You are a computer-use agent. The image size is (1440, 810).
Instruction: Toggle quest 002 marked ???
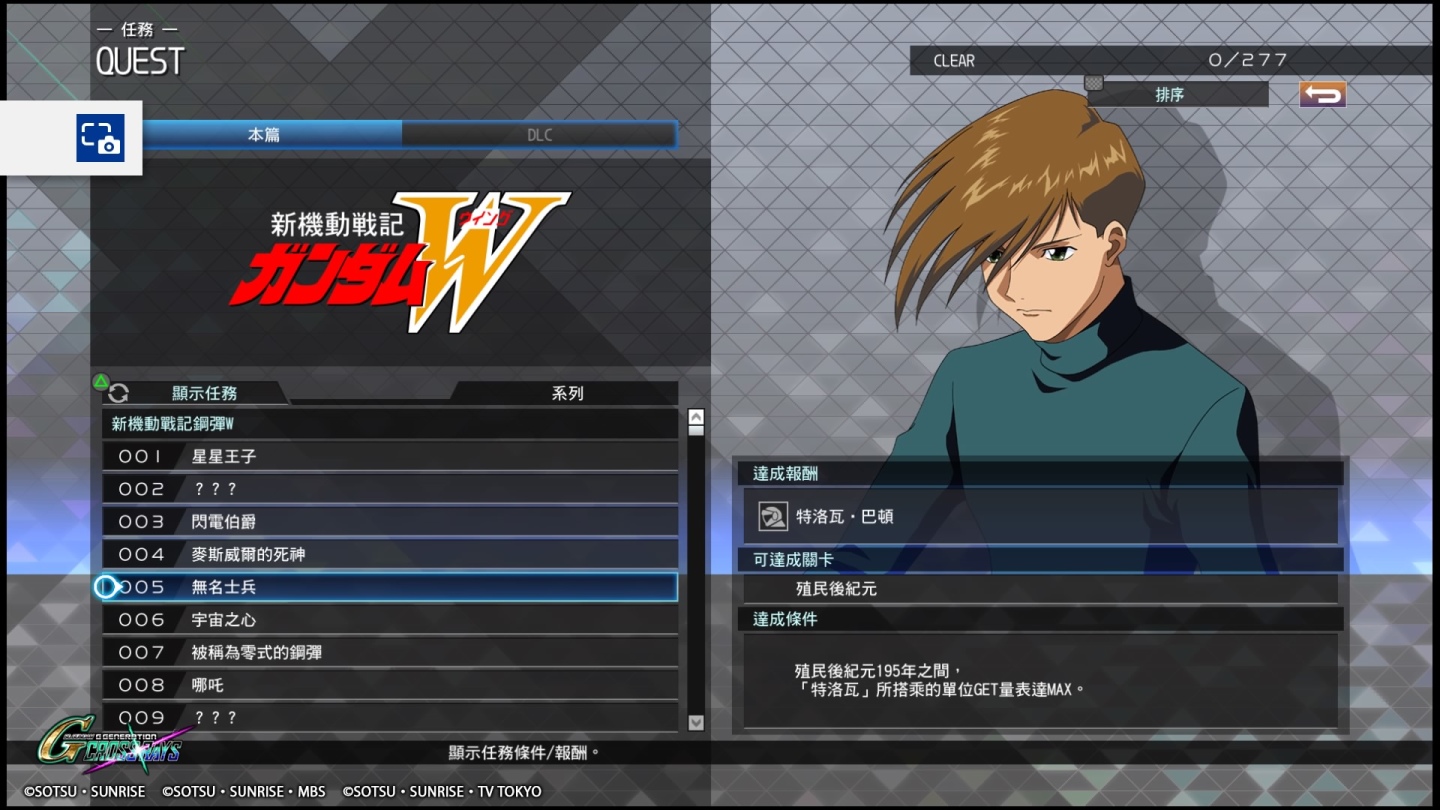click(x=390, y=489)
